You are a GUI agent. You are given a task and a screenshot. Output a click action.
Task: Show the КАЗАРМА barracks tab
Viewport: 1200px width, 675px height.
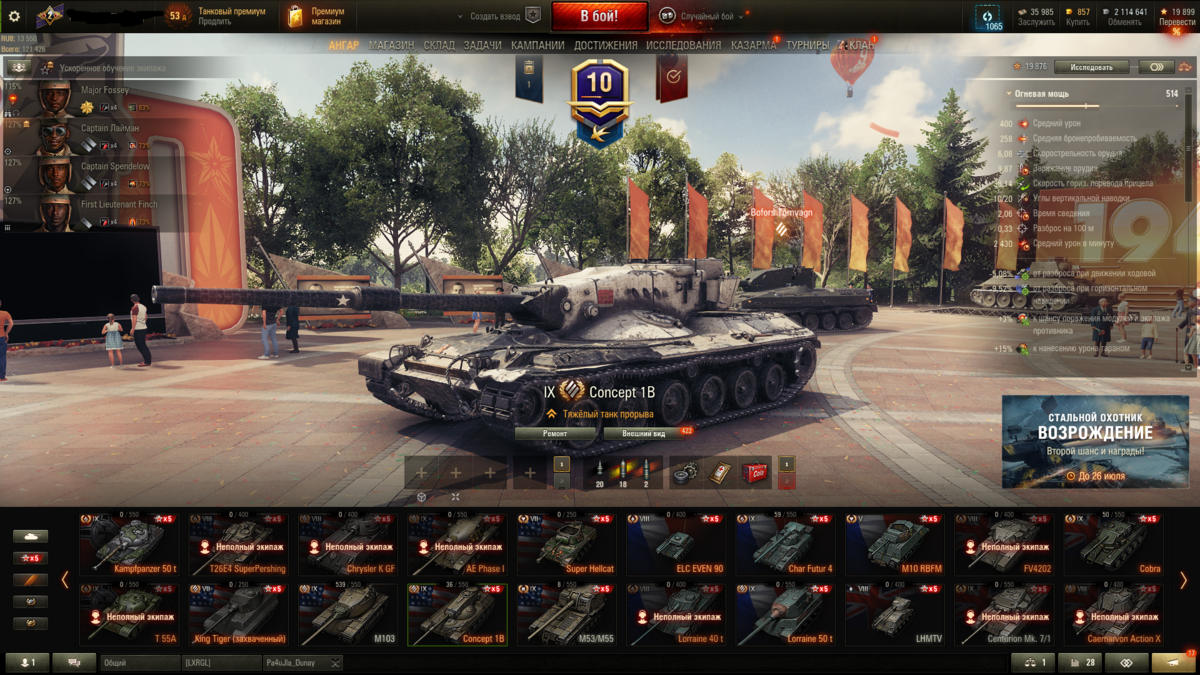click(x=753, y=45)
